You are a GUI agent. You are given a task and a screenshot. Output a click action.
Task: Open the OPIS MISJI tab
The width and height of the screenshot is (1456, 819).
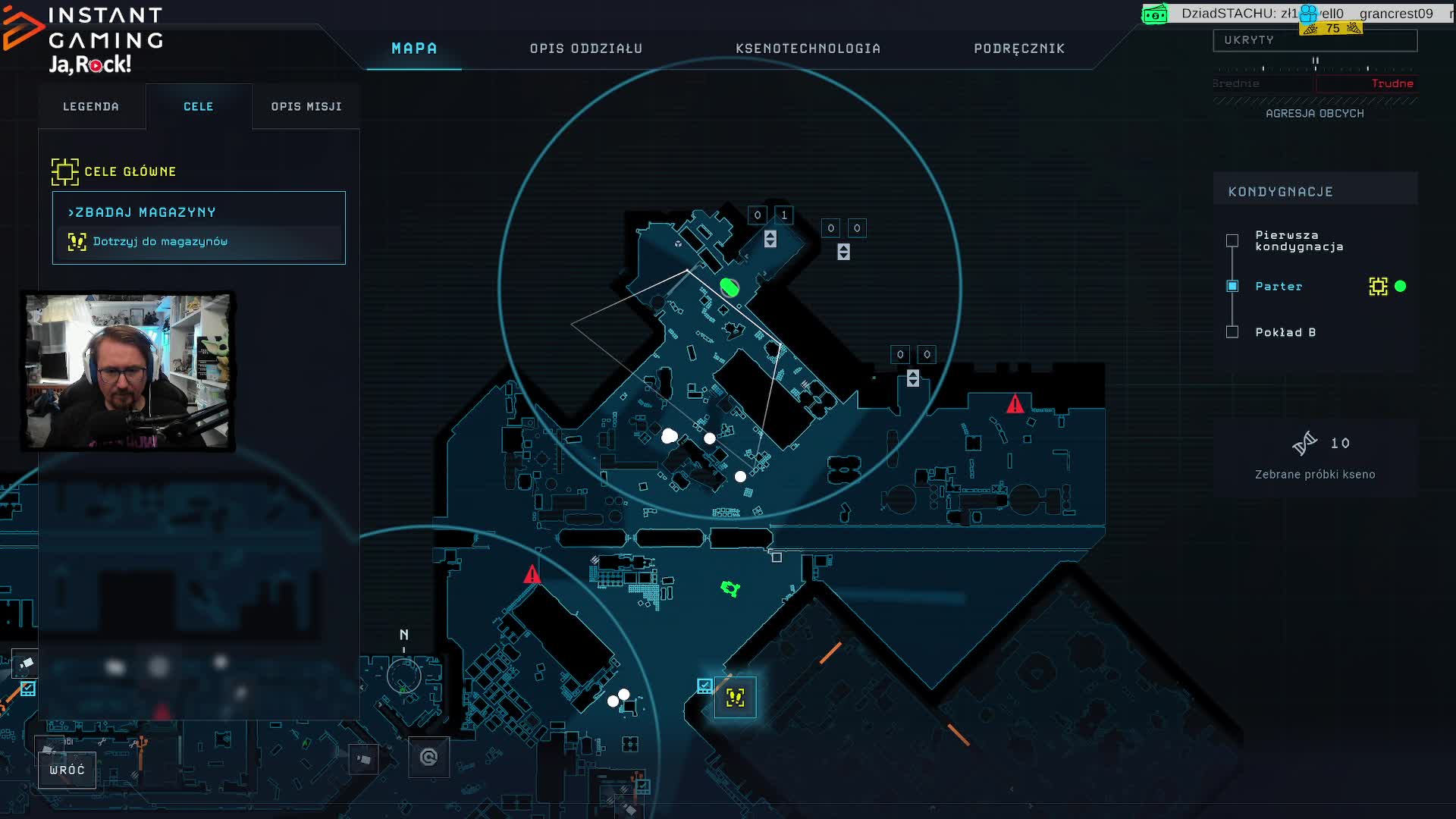pos(306,107)
